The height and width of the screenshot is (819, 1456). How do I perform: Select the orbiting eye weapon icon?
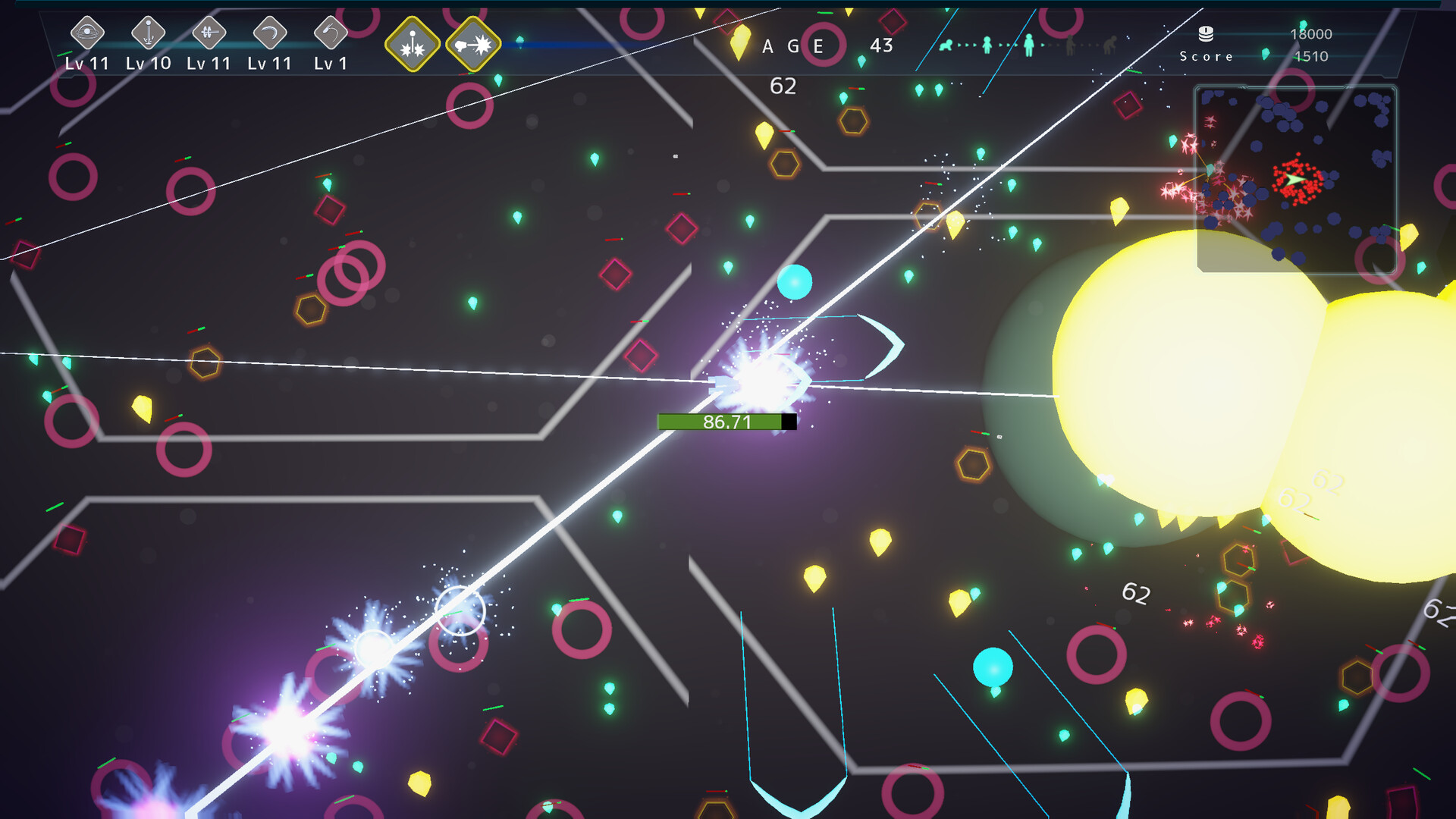coord(87,33)
